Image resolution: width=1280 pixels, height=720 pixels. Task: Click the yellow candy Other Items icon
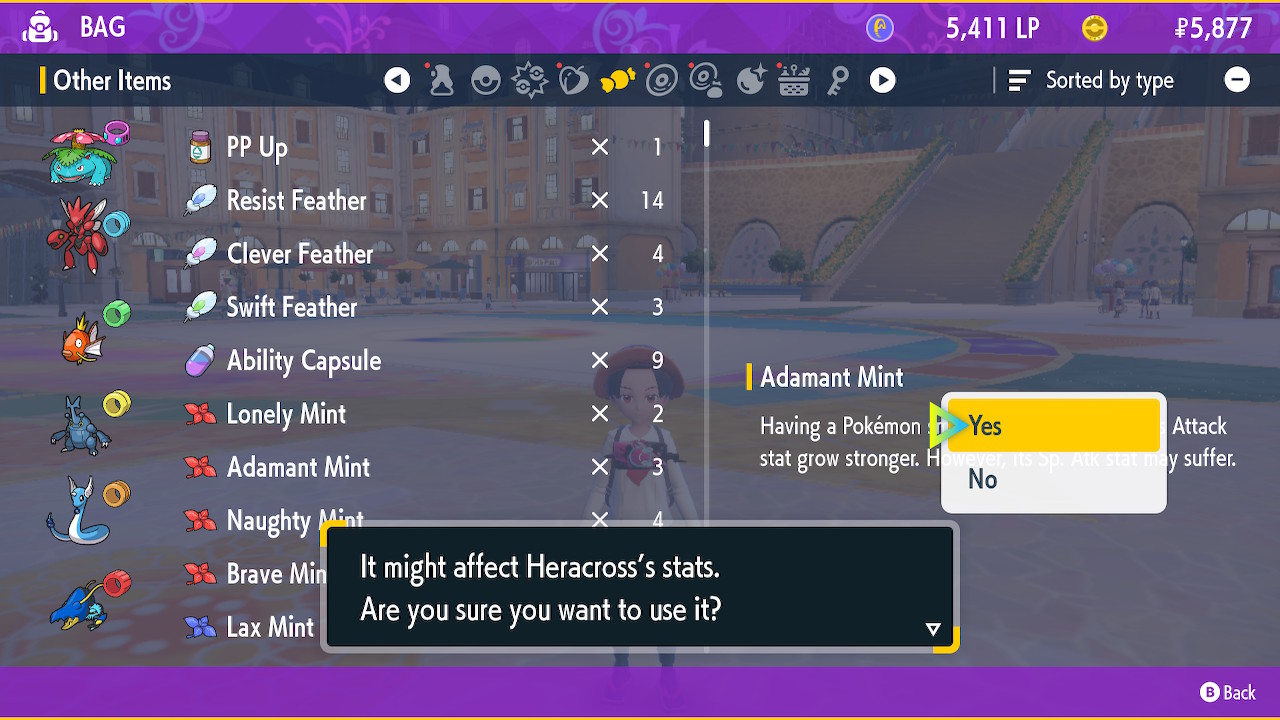point(618,80)
